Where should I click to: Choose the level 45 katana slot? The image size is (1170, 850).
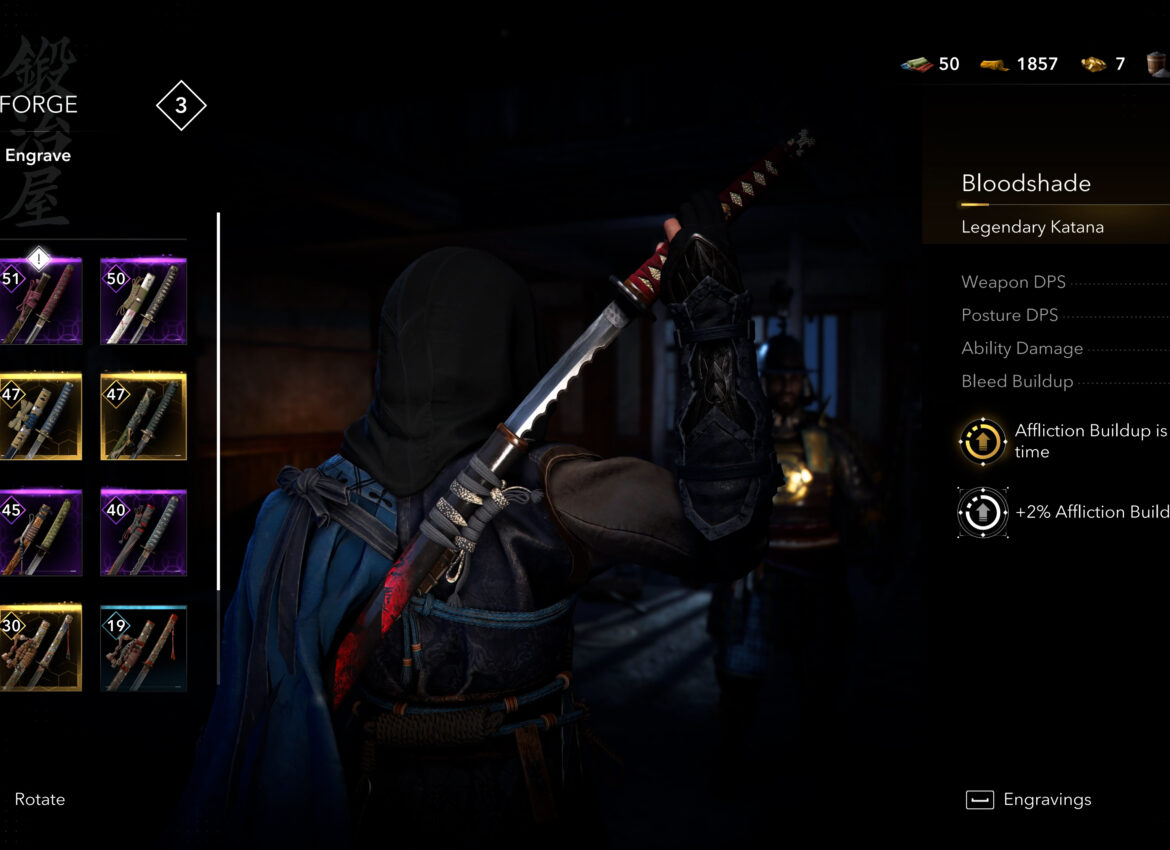point(40,533)
